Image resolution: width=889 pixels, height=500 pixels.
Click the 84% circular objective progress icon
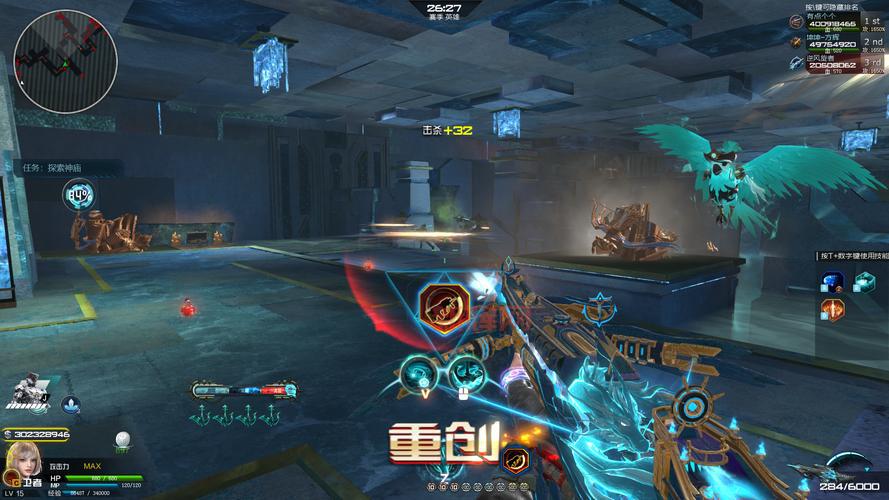click(78, 193)
